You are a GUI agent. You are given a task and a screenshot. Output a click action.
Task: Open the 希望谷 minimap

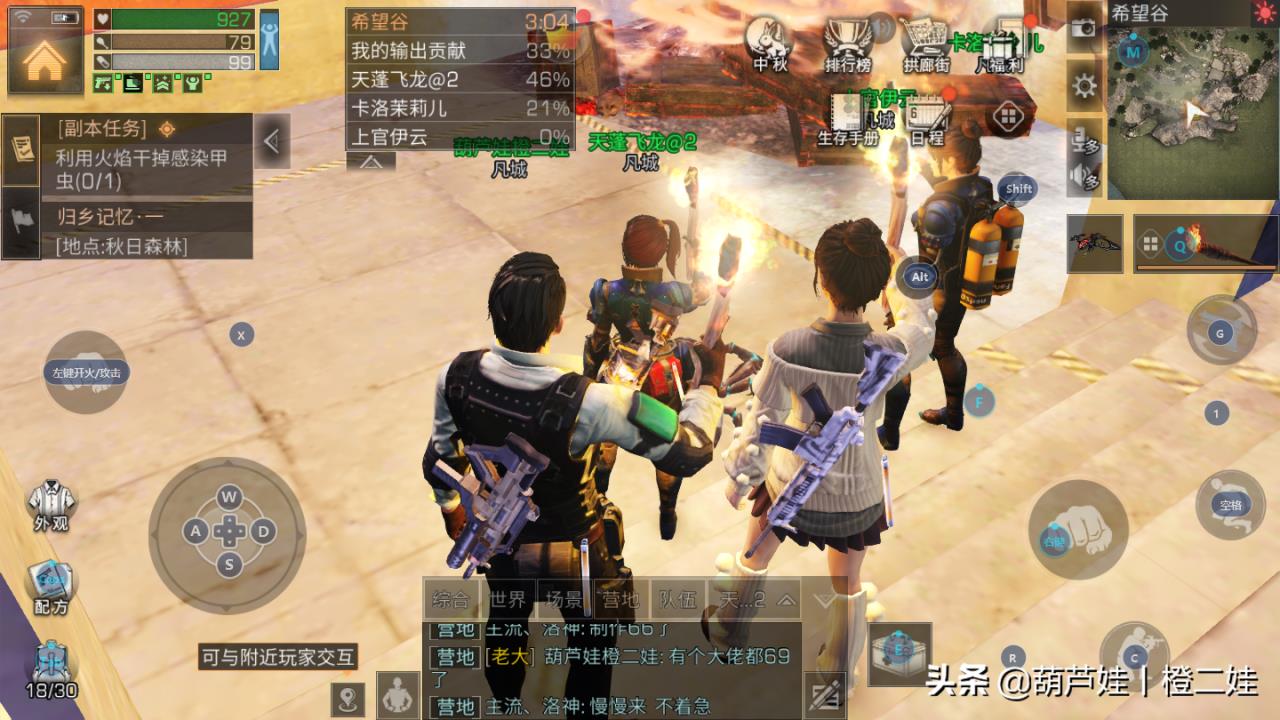[x=1191, y=108]
